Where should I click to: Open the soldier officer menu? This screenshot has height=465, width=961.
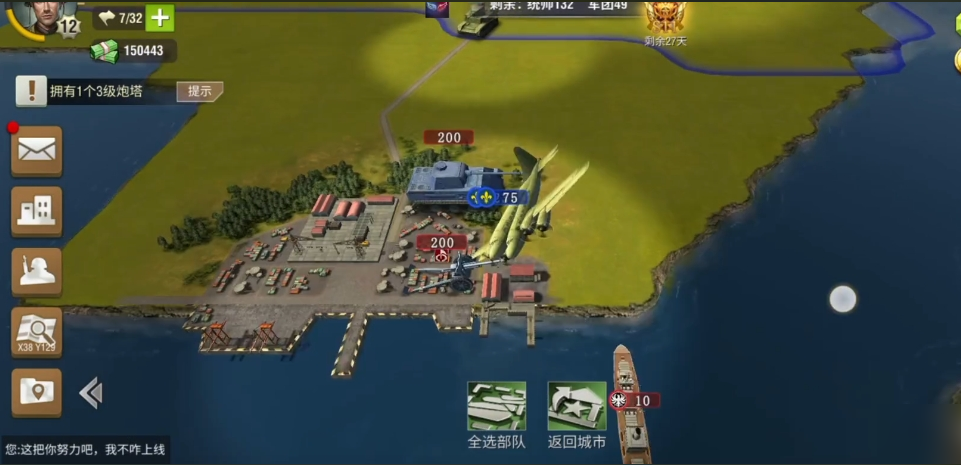[x=37, y=271]
